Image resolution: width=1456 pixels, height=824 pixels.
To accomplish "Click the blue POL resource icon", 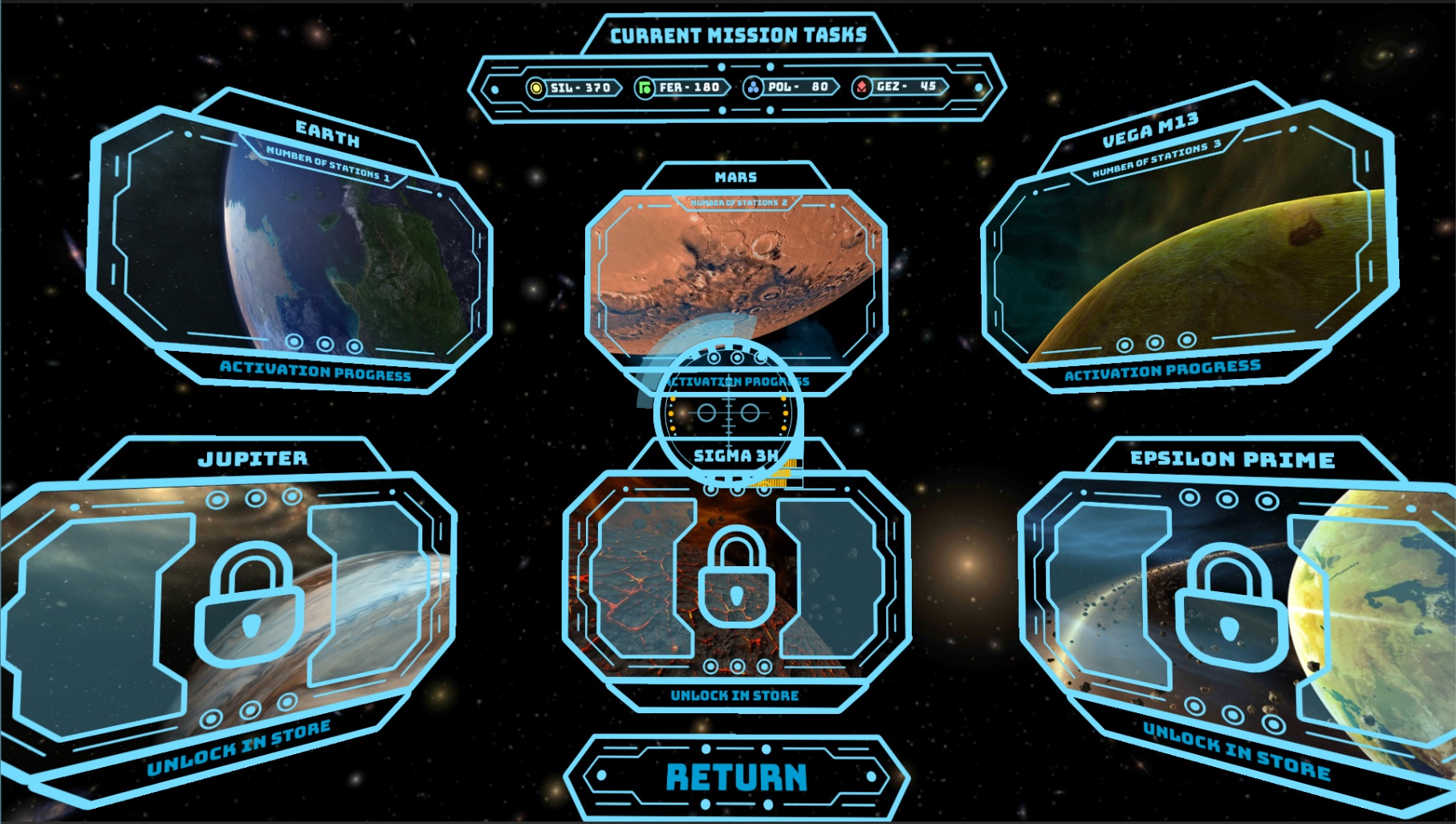I will [x=754, y=86].
